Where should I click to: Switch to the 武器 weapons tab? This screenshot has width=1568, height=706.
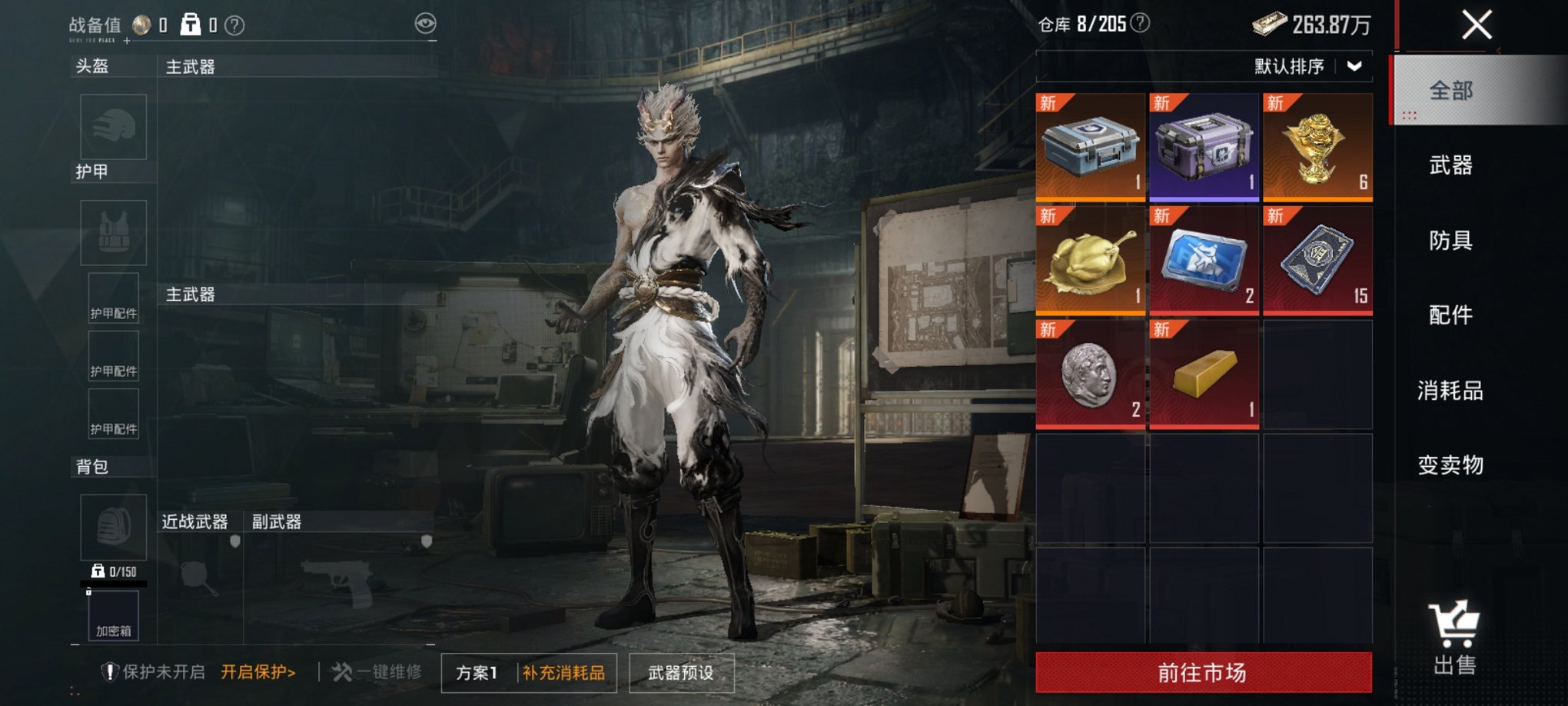click(x=1452, y=165)
